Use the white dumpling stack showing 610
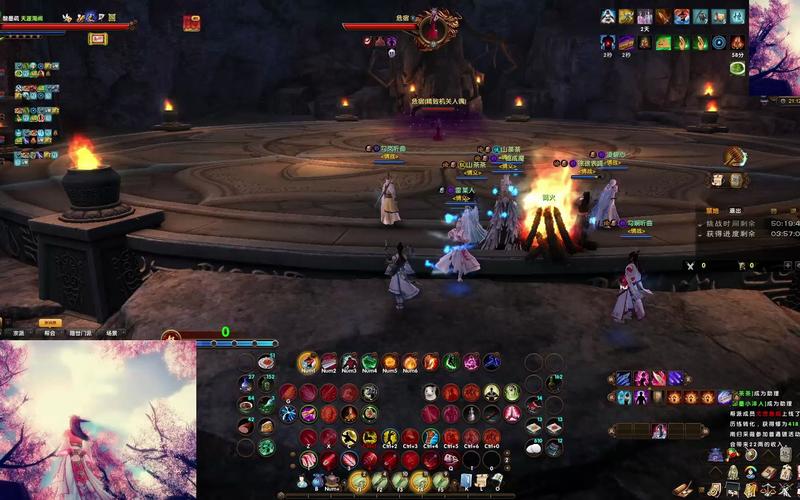The image size is (800, 500). pos(534,447)
